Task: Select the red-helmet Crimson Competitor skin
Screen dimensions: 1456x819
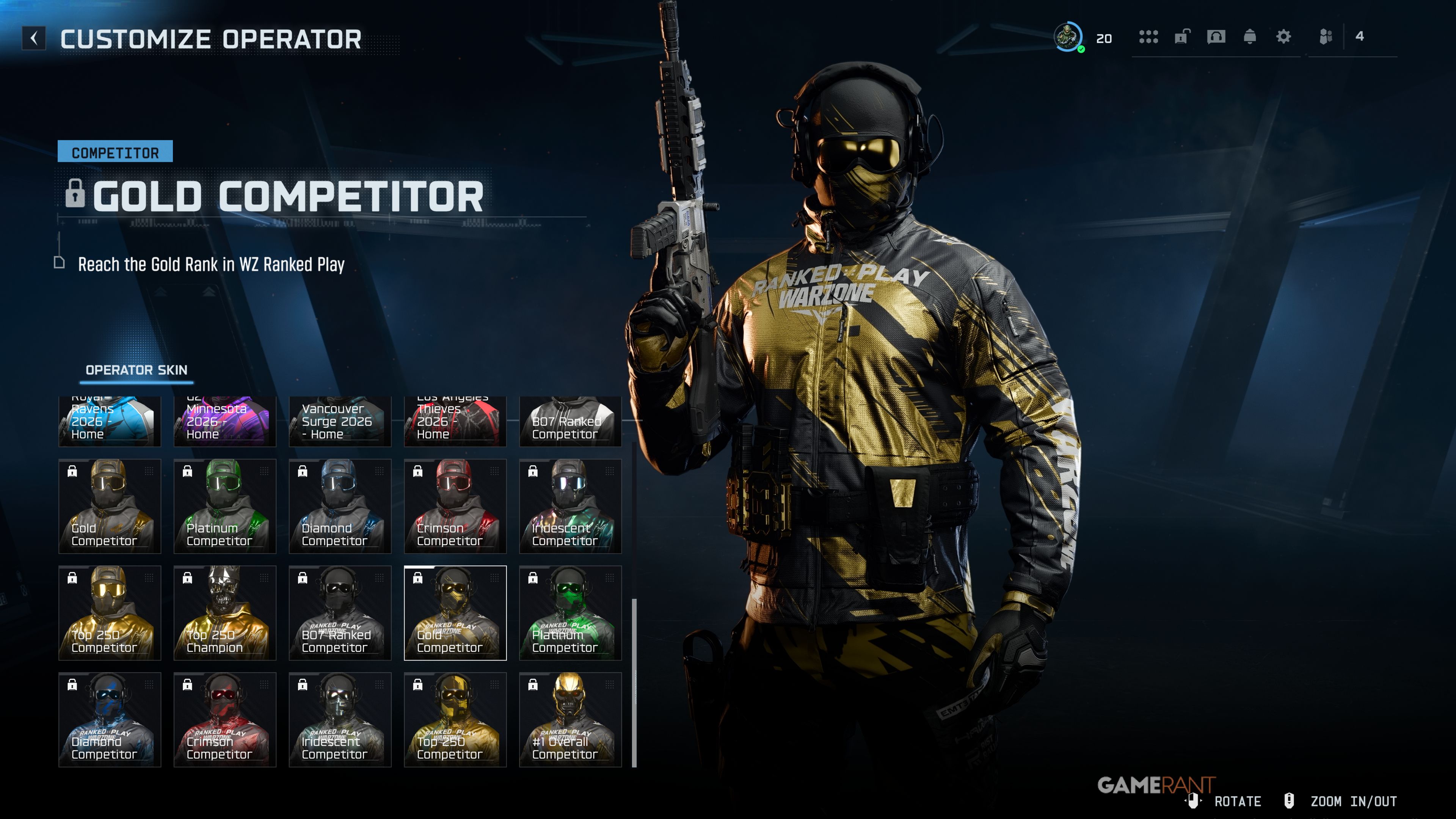Action: (455, 506)
